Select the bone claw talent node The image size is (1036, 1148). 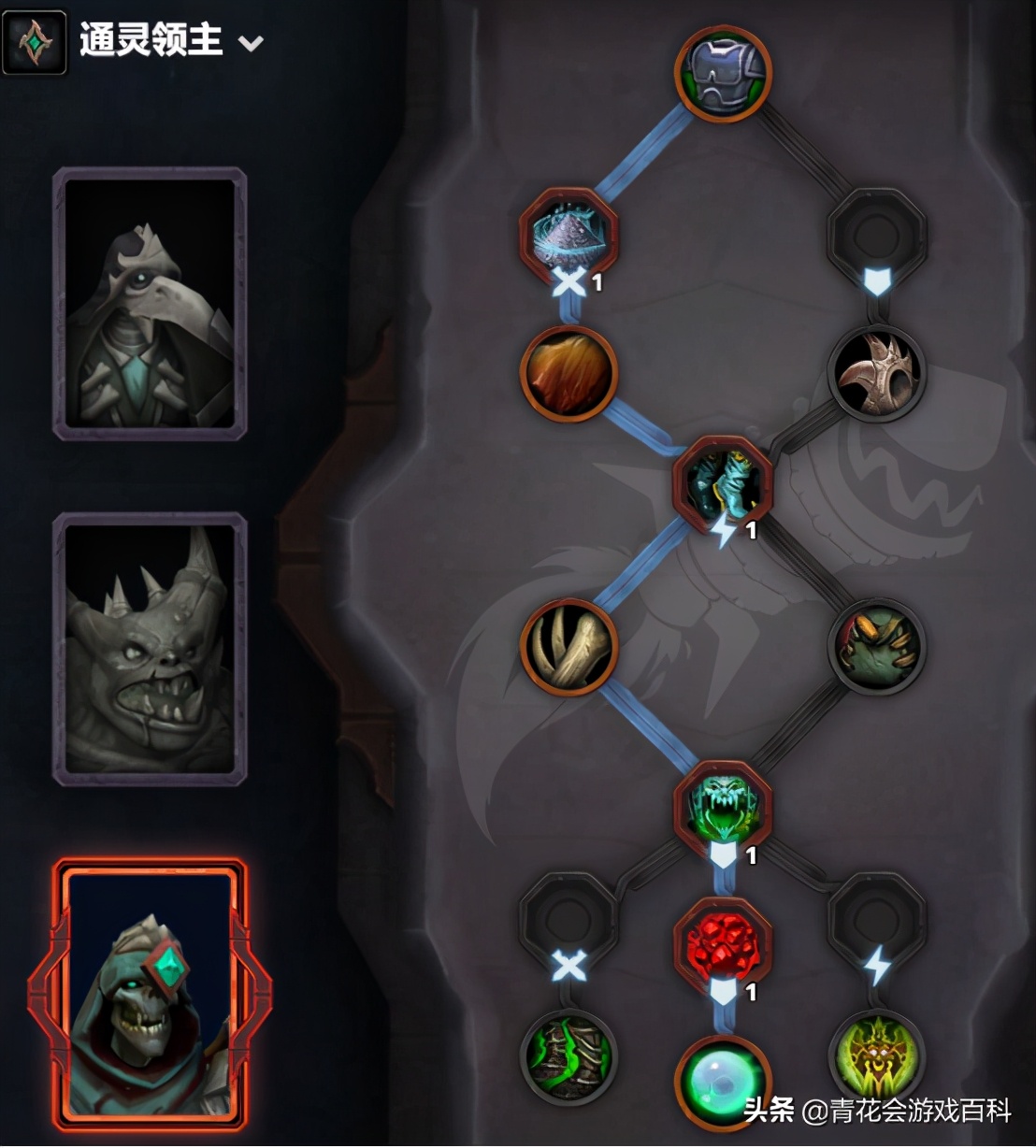568,647
